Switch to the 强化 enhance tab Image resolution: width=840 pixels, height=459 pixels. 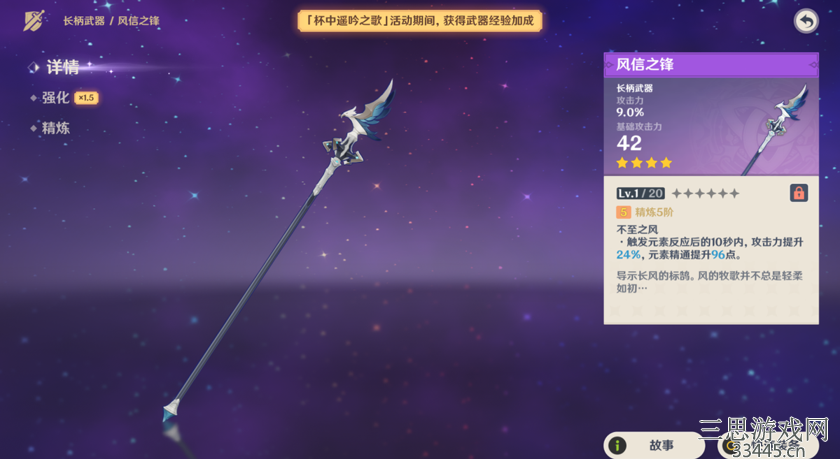(55, 98)
